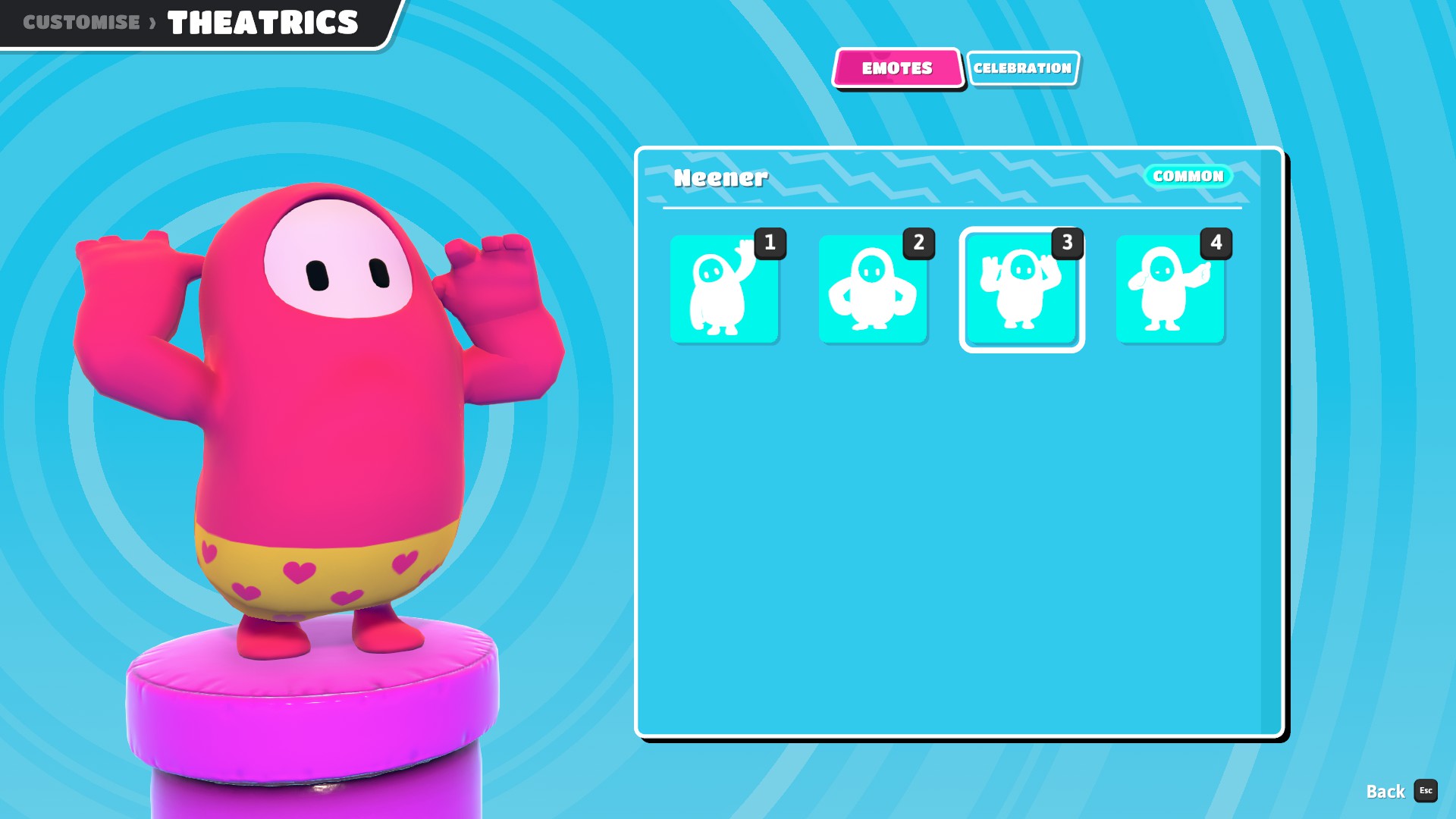Select emote slot 1 waving pose
Viewport: 1456px width, 819px height.
click(x=724, y=290)
